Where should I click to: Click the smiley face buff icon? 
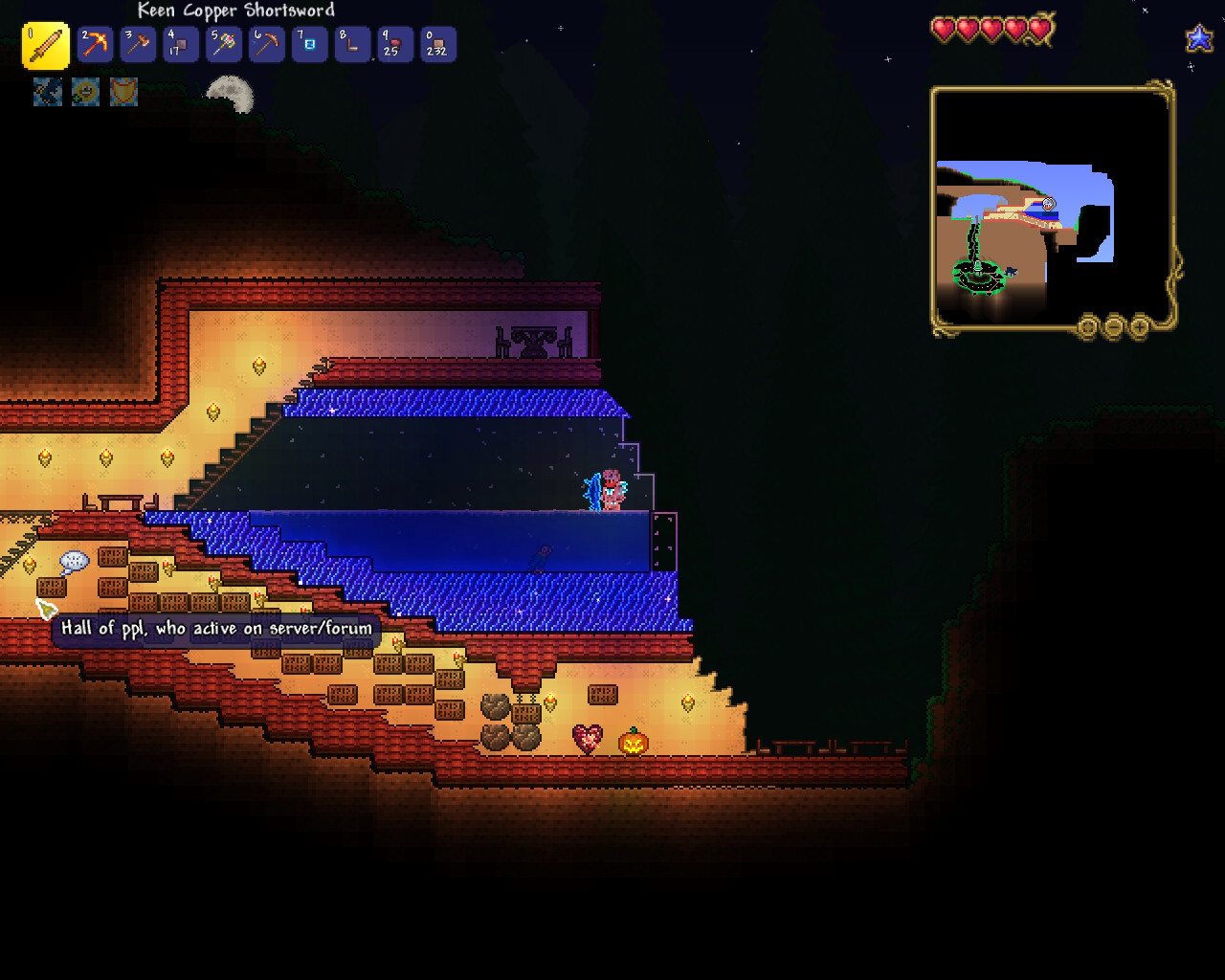85,92
